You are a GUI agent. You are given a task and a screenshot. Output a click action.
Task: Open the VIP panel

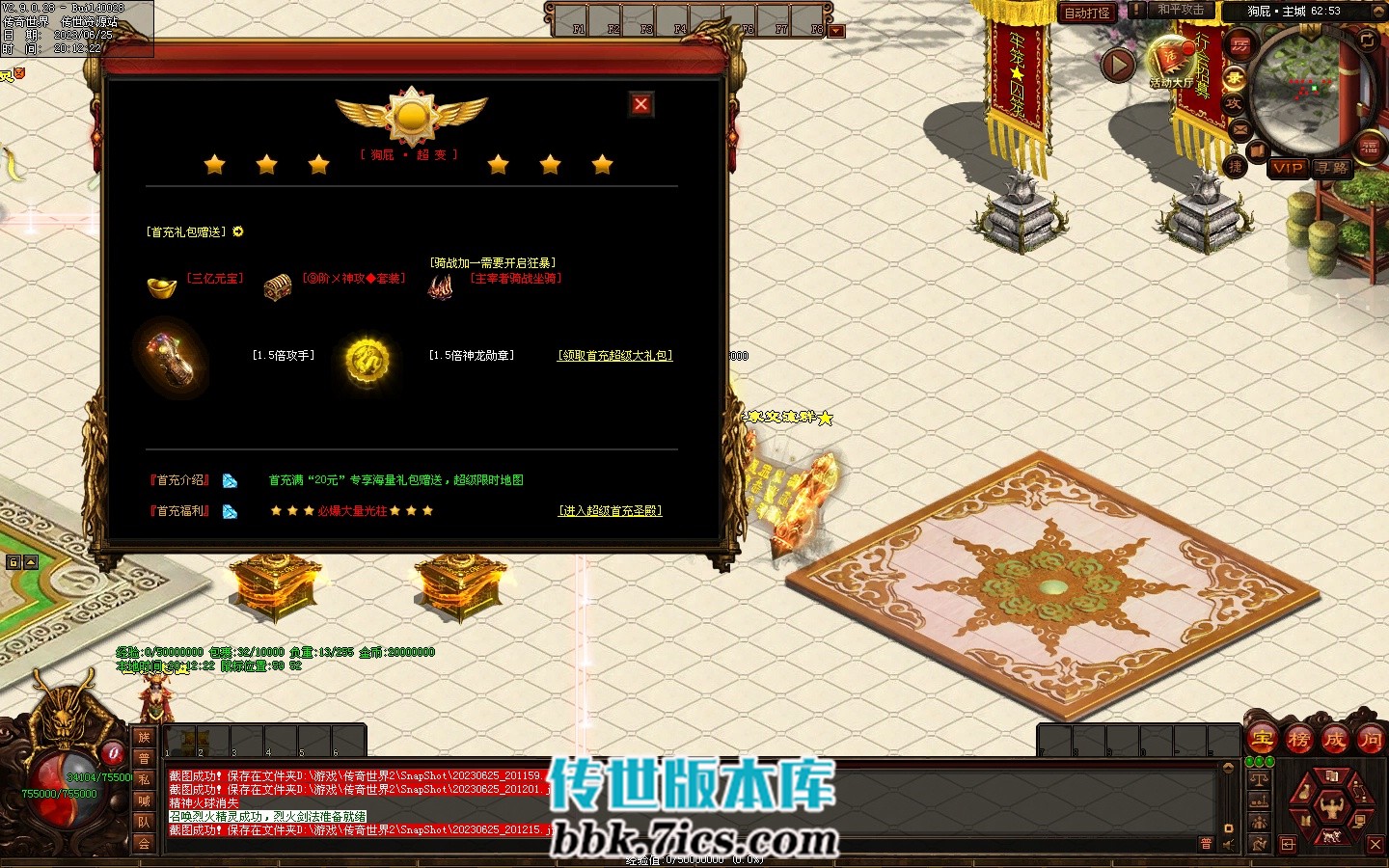tap(1287, 168)
